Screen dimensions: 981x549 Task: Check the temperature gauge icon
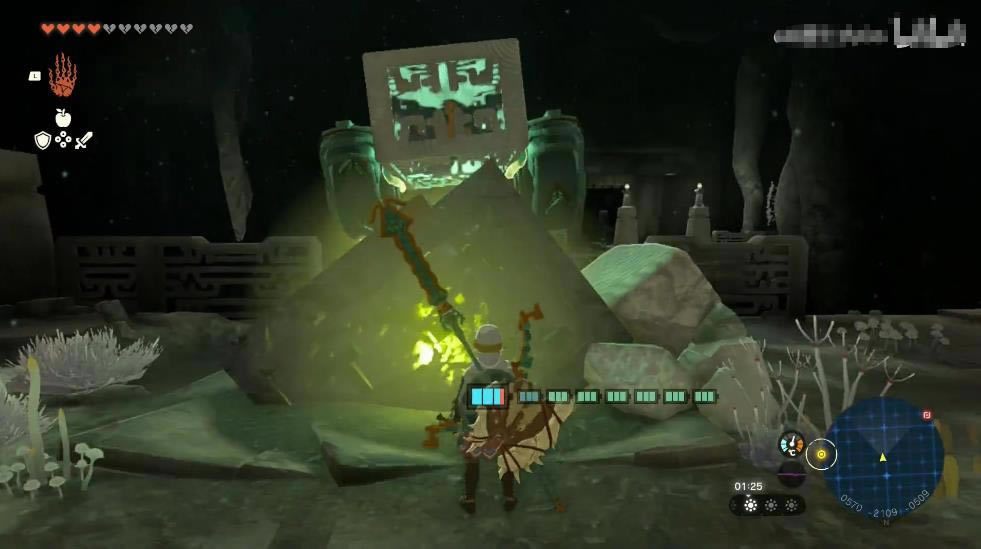791,444
